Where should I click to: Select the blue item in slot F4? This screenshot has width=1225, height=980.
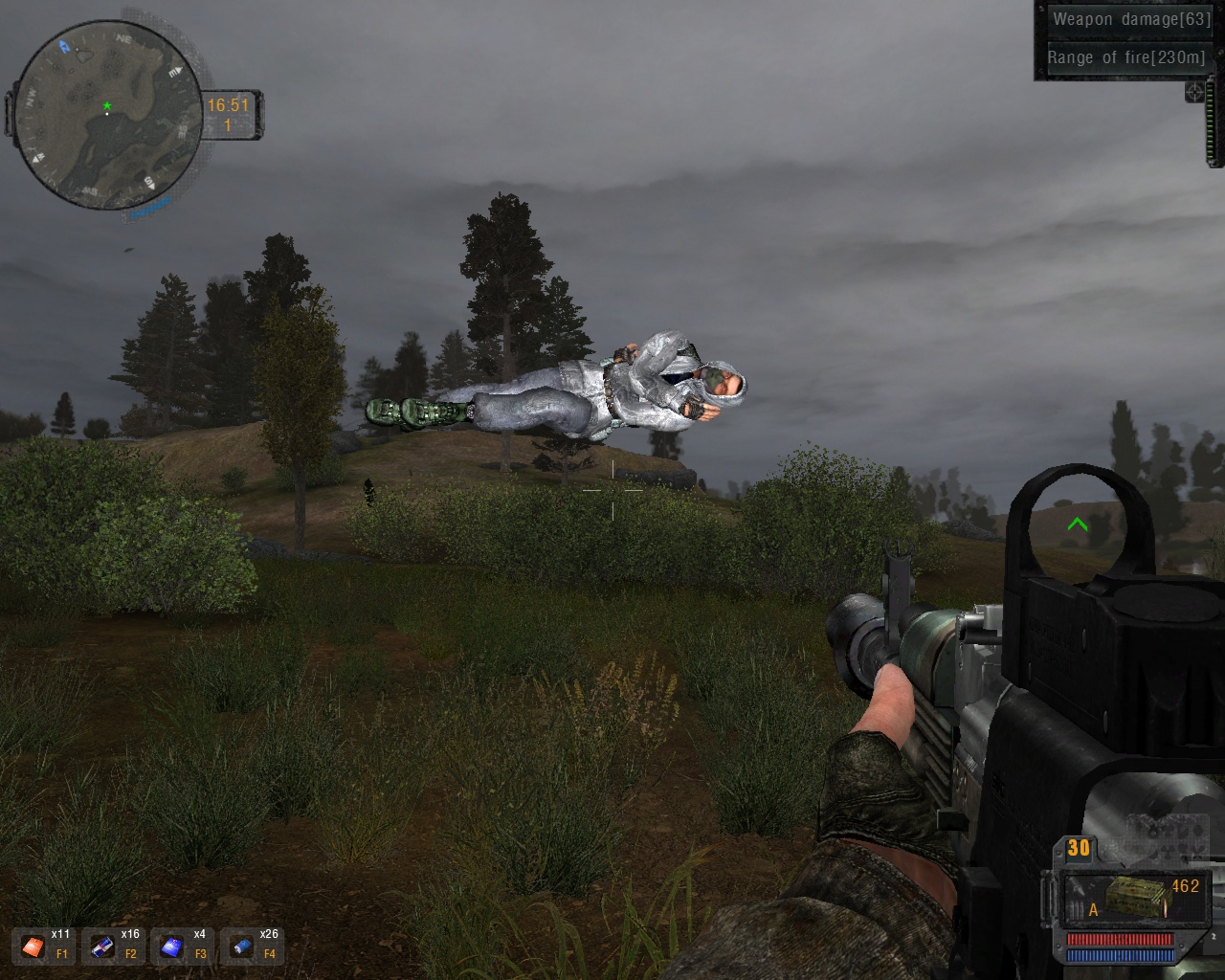241,947
